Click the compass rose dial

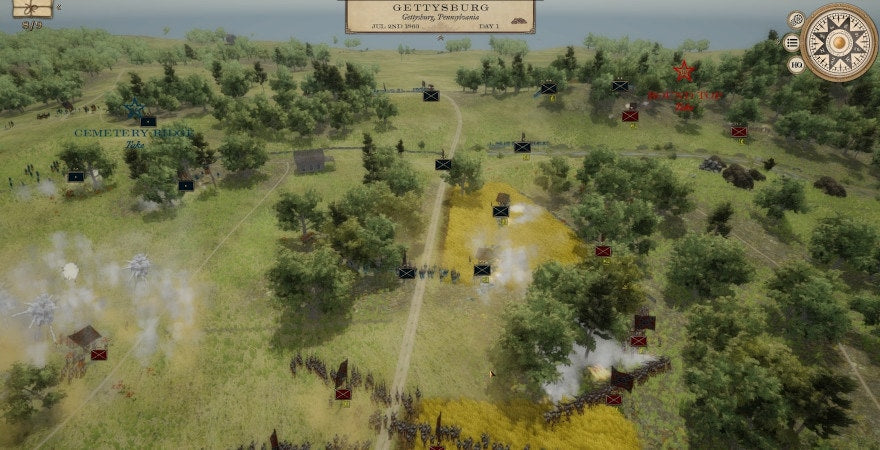(839, 42)
